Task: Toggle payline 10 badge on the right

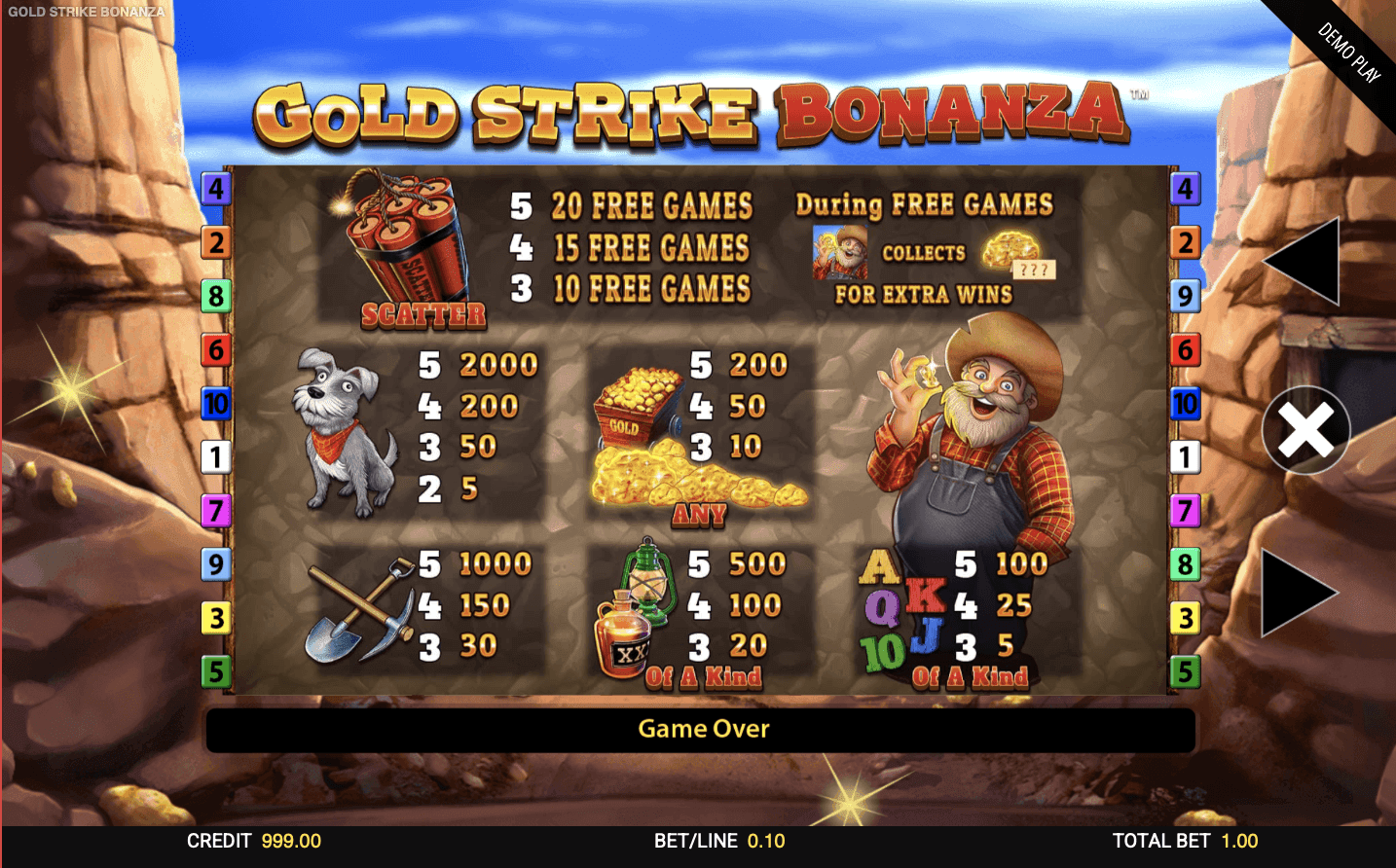Action: [1186, 405]
